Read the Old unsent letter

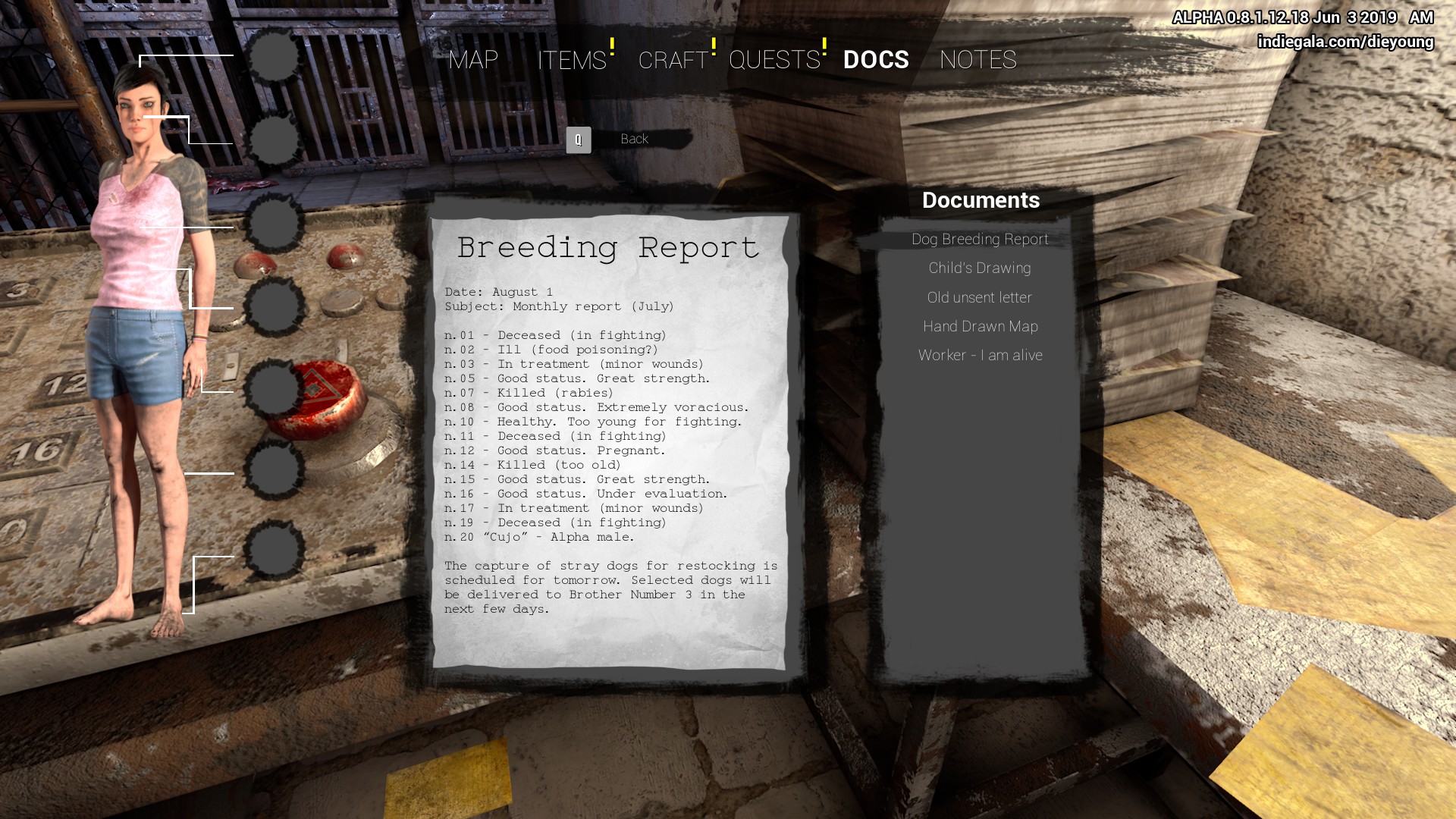click(980, 298)
